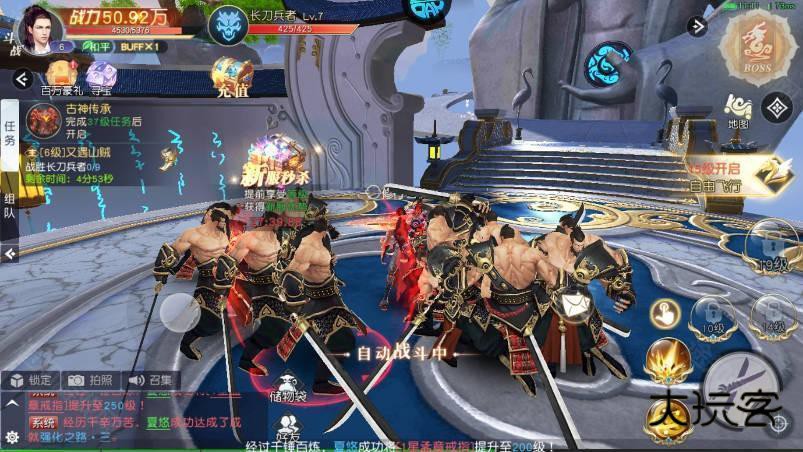Select the 长刀兵者 target portrait
Viewport: 803px width, 452px height.
point(226,20)
